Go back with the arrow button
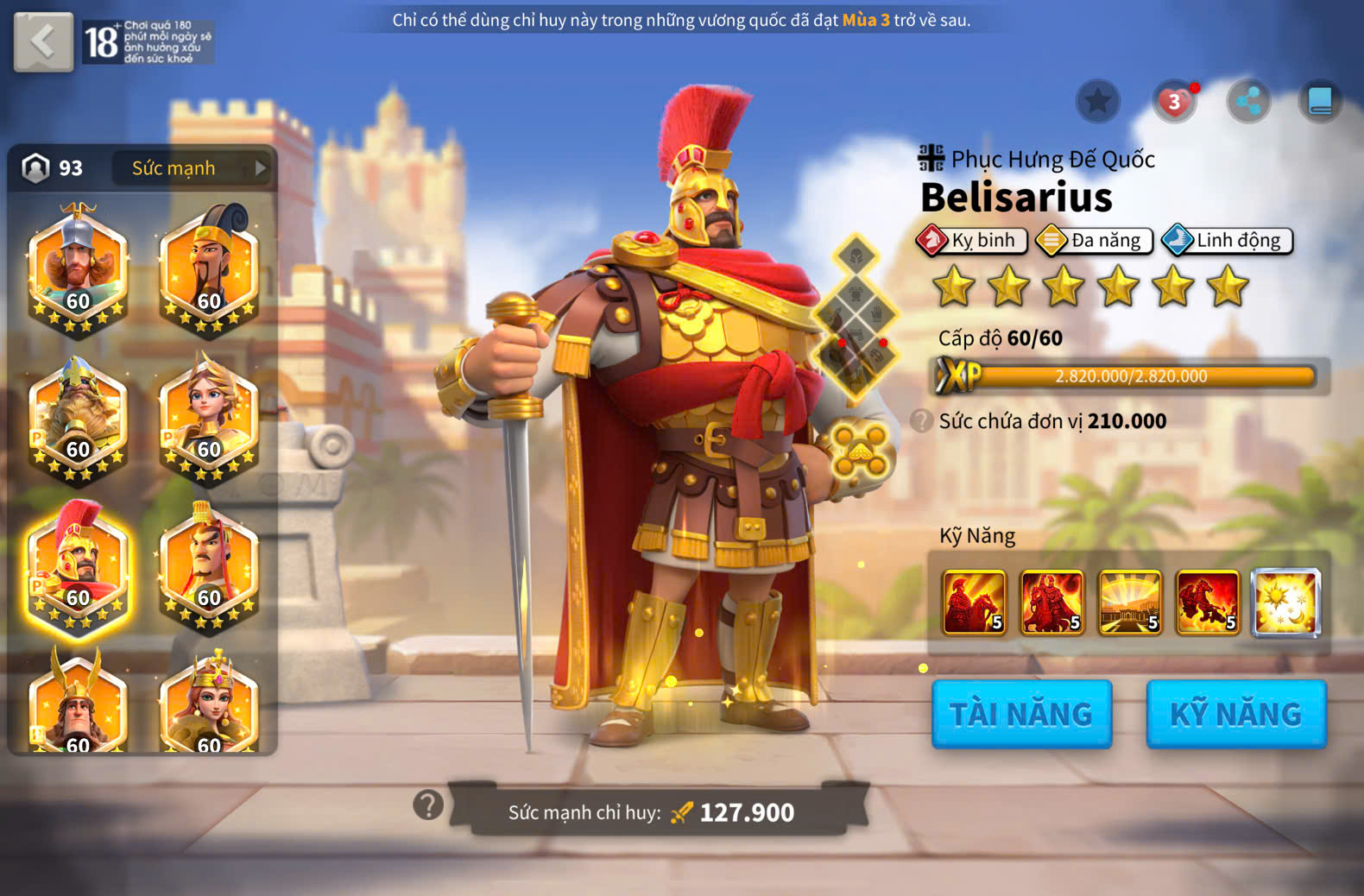This screenshot has height=896, width=1364. coord(43,41)
